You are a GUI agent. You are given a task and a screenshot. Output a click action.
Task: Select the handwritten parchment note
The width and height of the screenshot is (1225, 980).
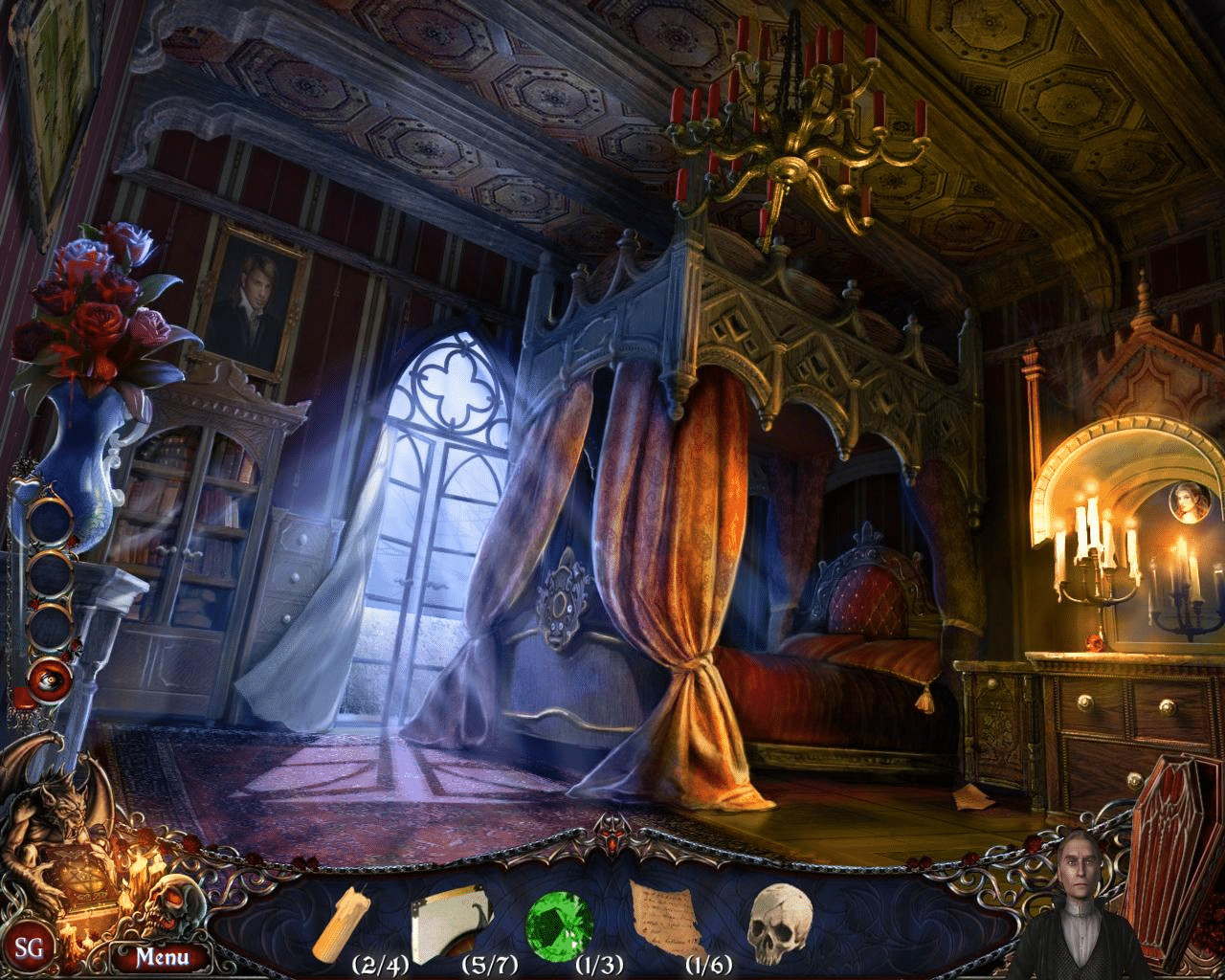click(667, 922)
